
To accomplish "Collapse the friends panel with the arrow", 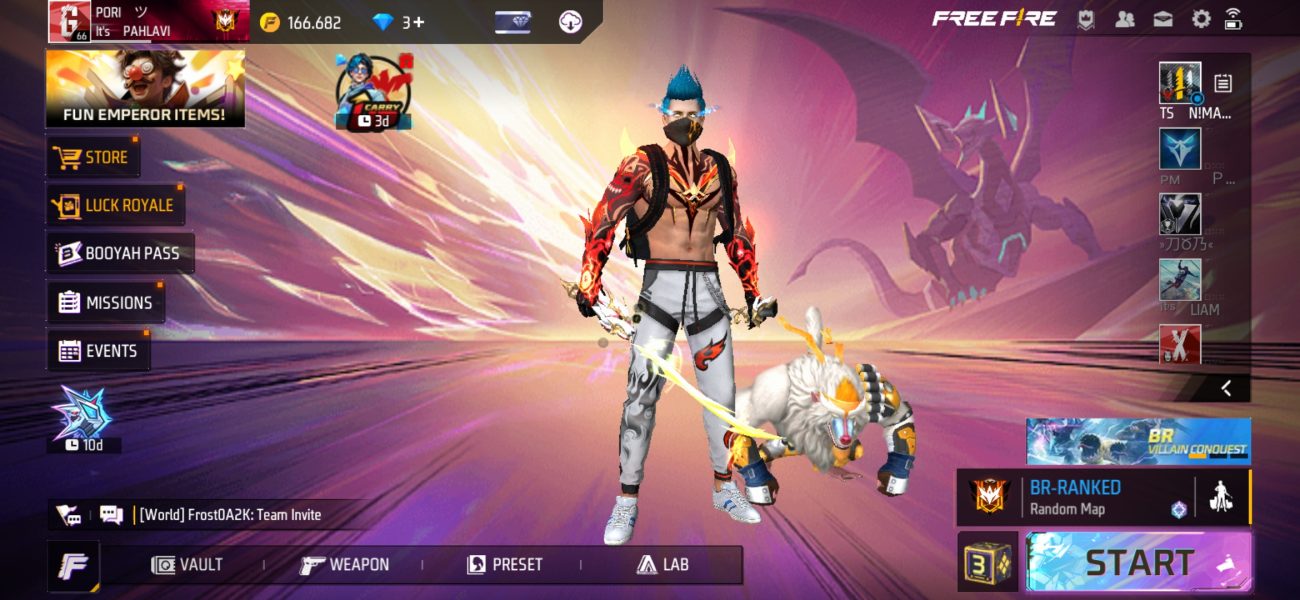I will coord(1226,388).
